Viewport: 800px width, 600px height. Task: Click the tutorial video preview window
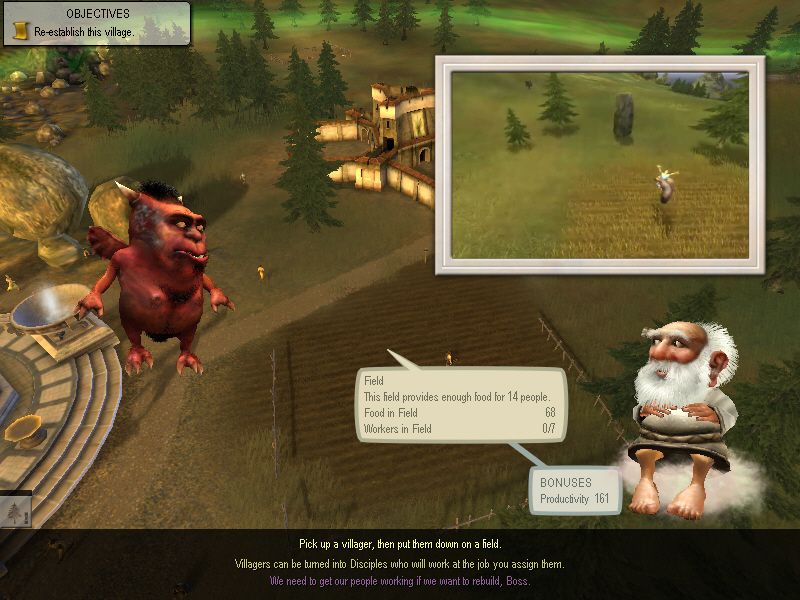pyautogui.click(x=600, y=165)
